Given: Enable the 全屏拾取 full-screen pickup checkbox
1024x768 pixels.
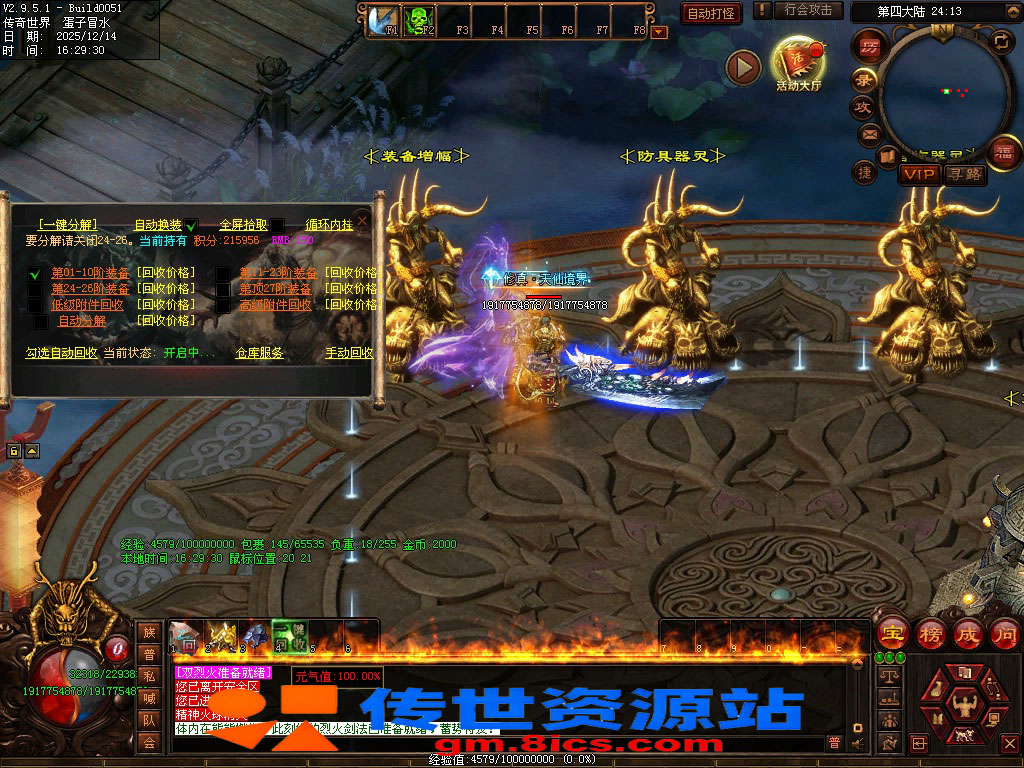Looking at the screenshot, I should 277,226.
